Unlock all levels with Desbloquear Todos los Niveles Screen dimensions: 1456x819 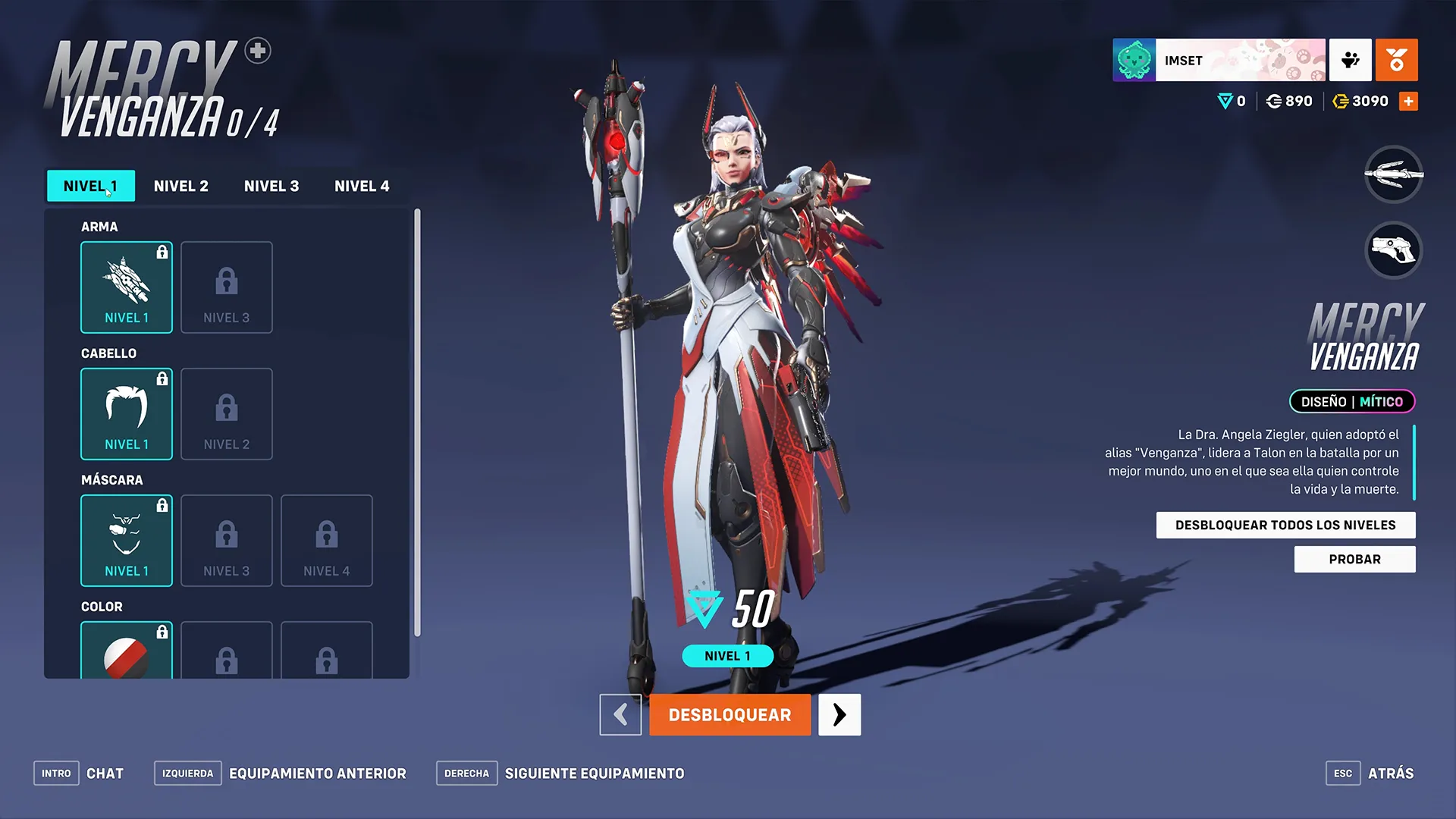[x=1285, y=525]
